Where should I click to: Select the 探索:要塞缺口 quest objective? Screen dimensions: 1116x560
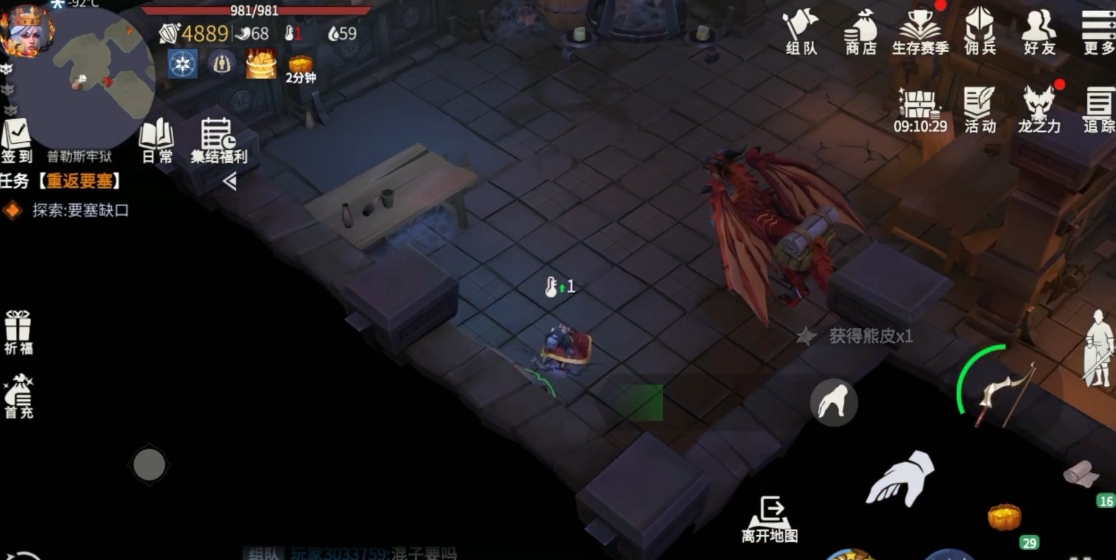(80, 210)
